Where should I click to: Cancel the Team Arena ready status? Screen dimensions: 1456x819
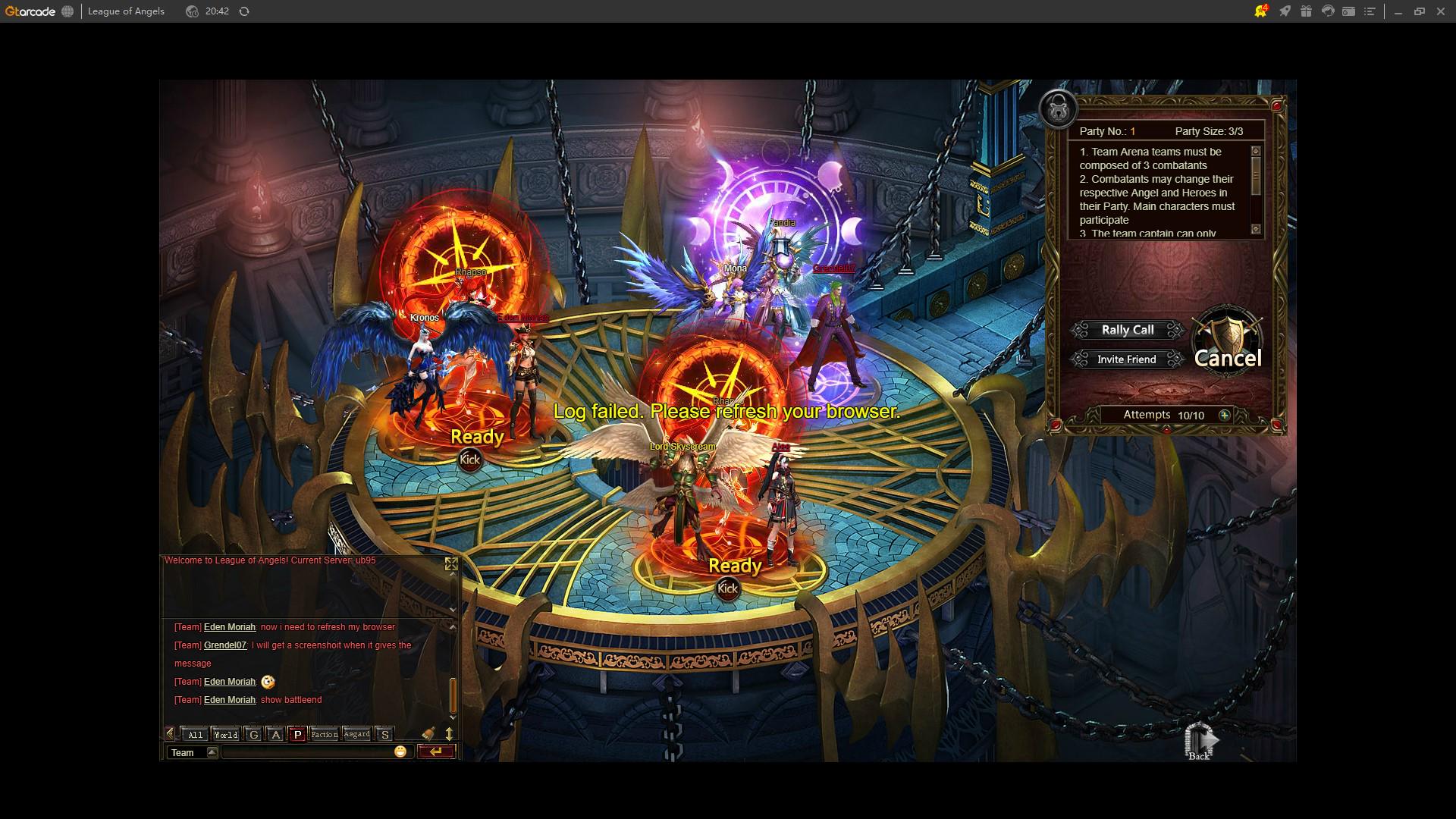[x=1227, y=356]
